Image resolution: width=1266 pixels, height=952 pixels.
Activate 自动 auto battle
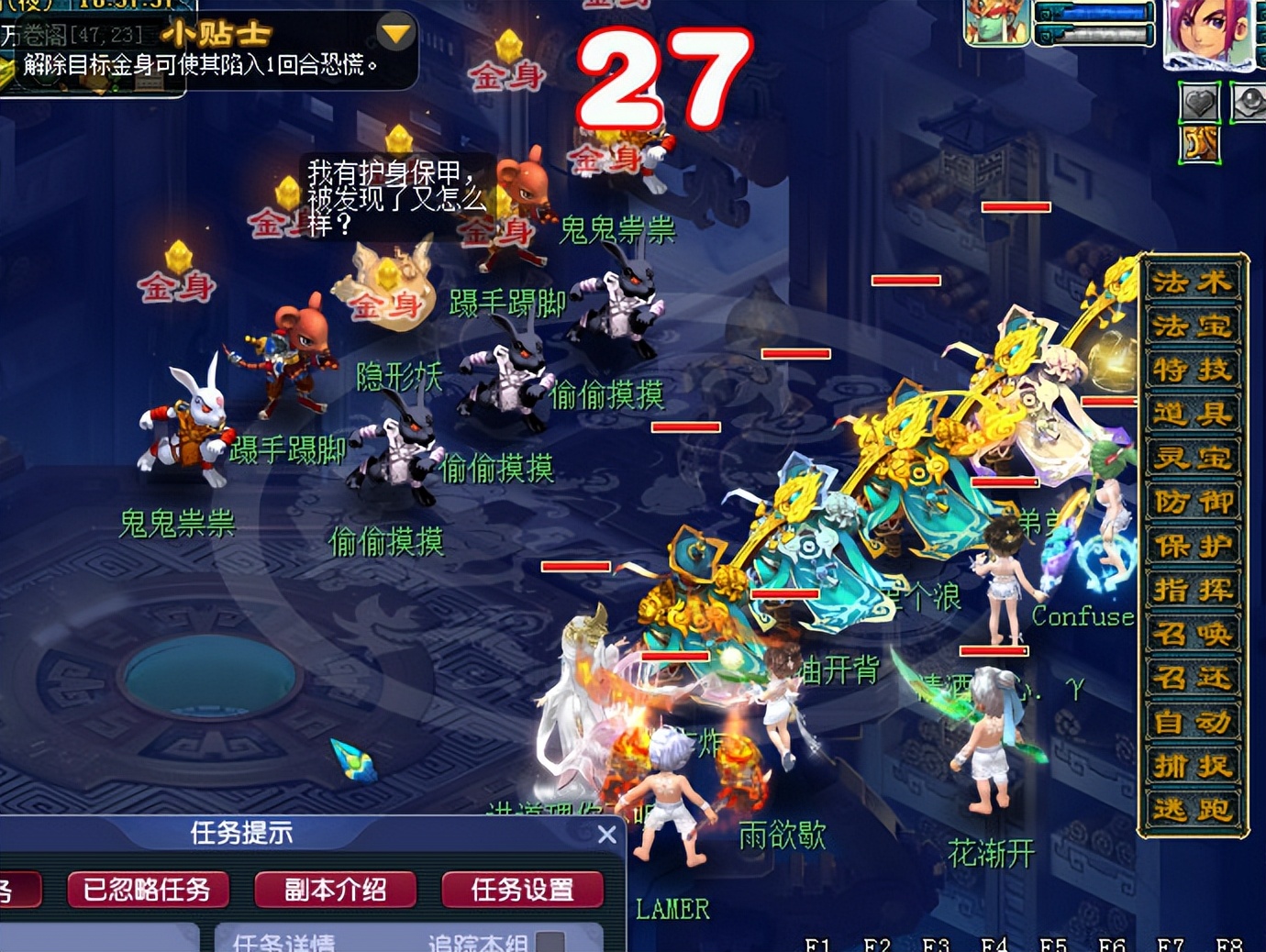coord(1192,722)
